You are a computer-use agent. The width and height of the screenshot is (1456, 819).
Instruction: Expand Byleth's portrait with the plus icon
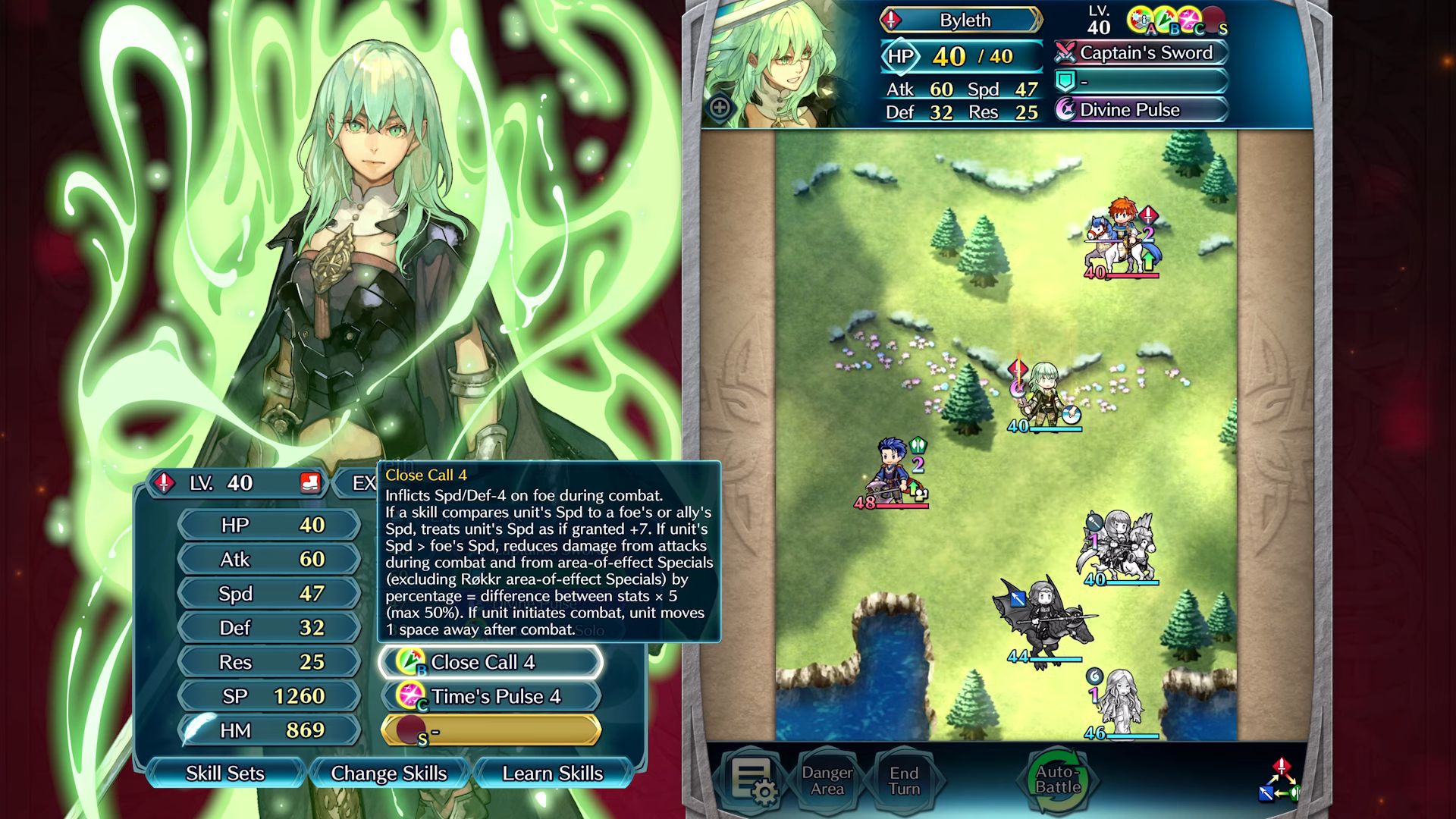click(720, 108)
